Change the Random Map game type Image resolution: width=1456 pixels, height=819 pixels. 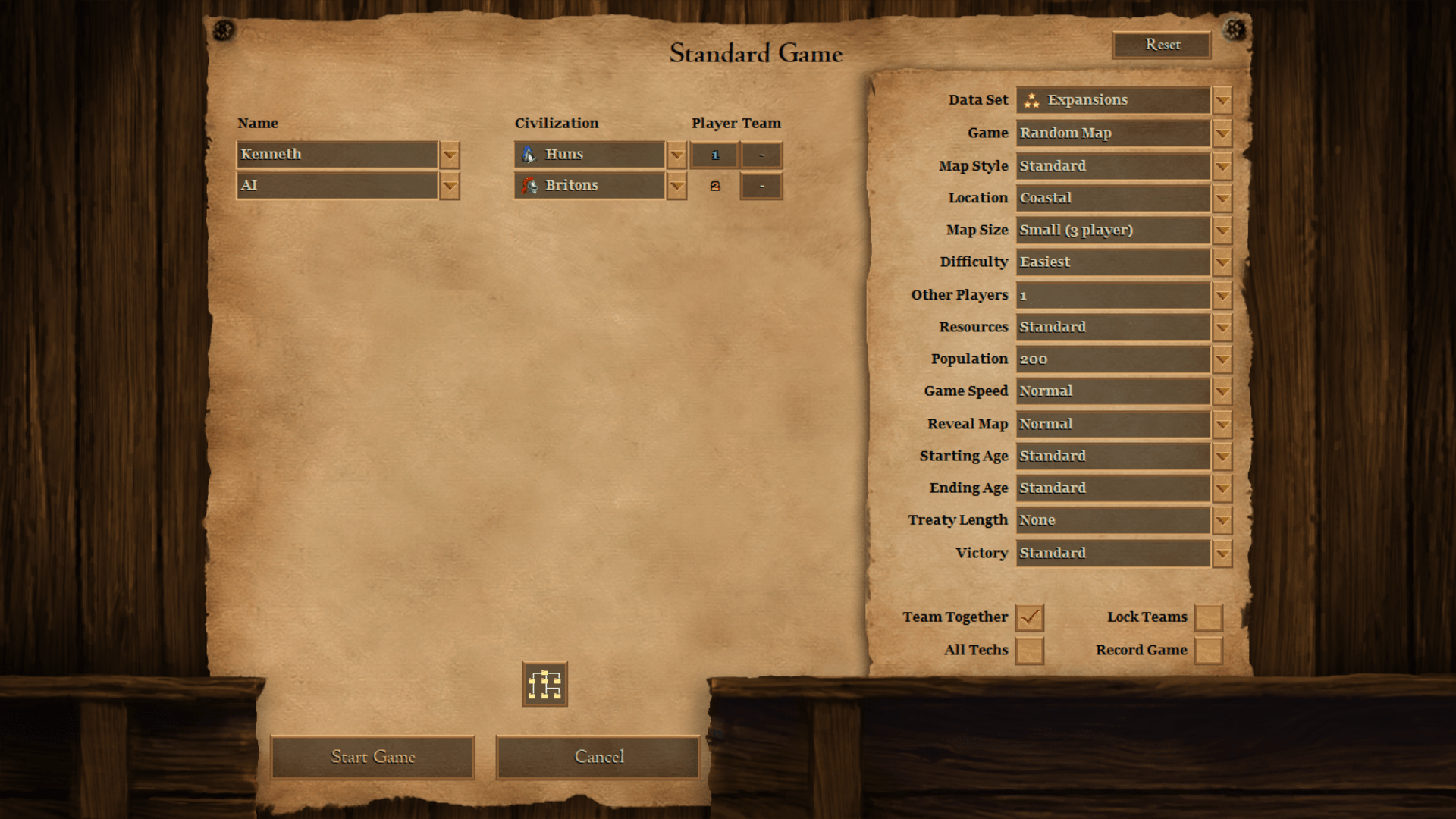1222,134
